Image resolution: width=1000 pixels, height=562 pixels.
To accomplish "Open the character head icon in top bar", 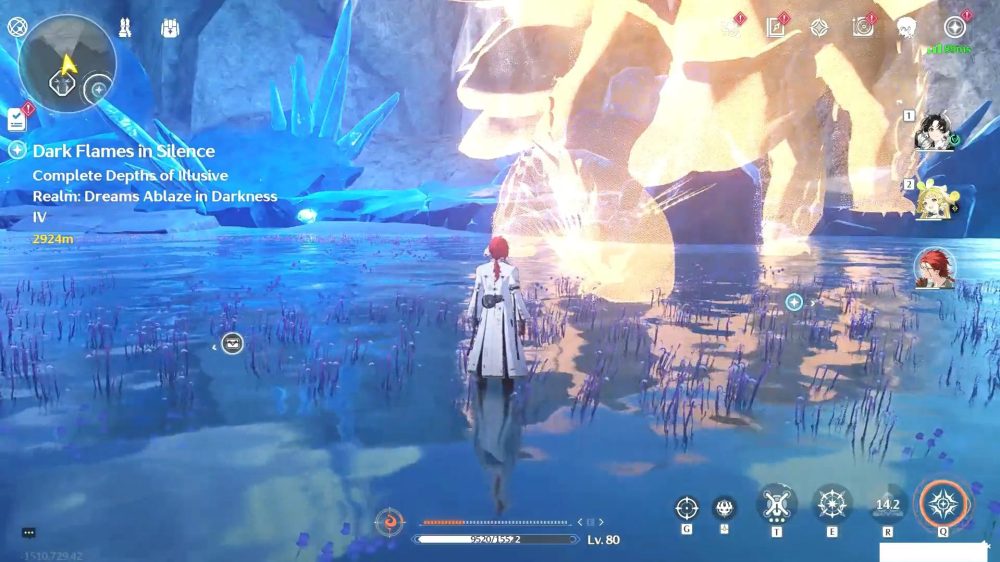I will click(x=907, y=28).
